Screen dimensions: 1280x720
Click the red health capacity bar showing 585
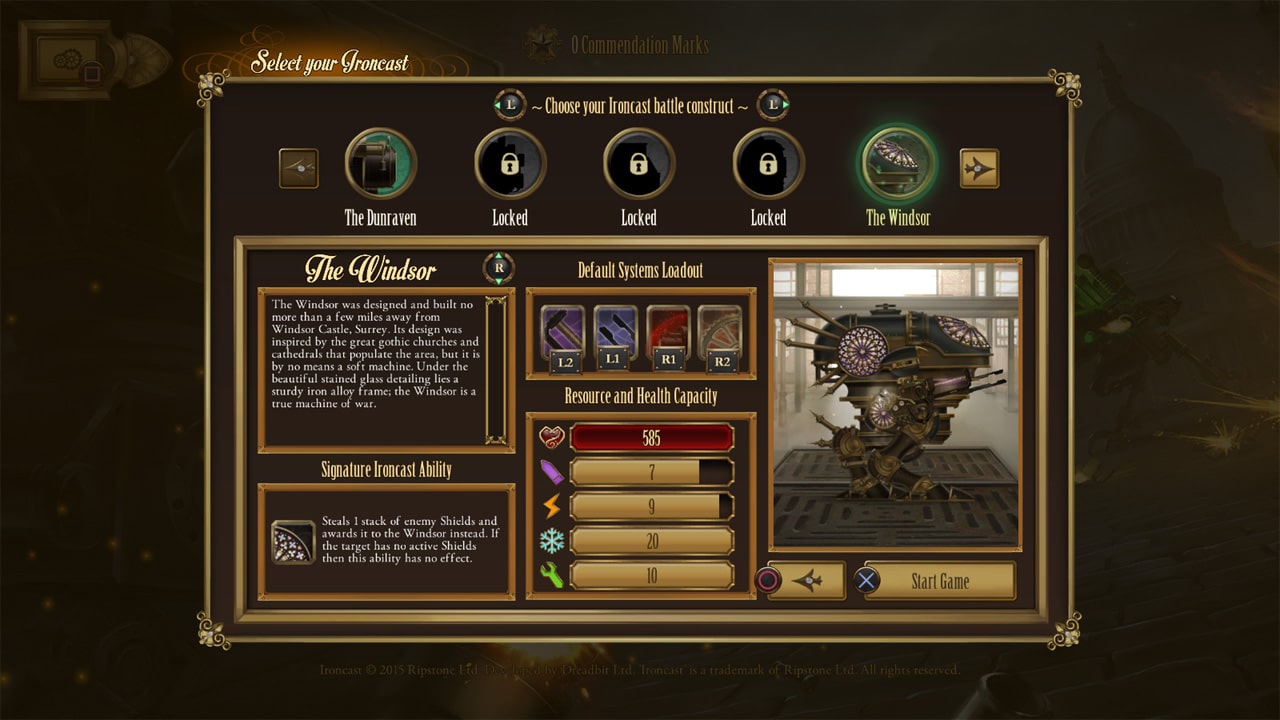(650, 436)
